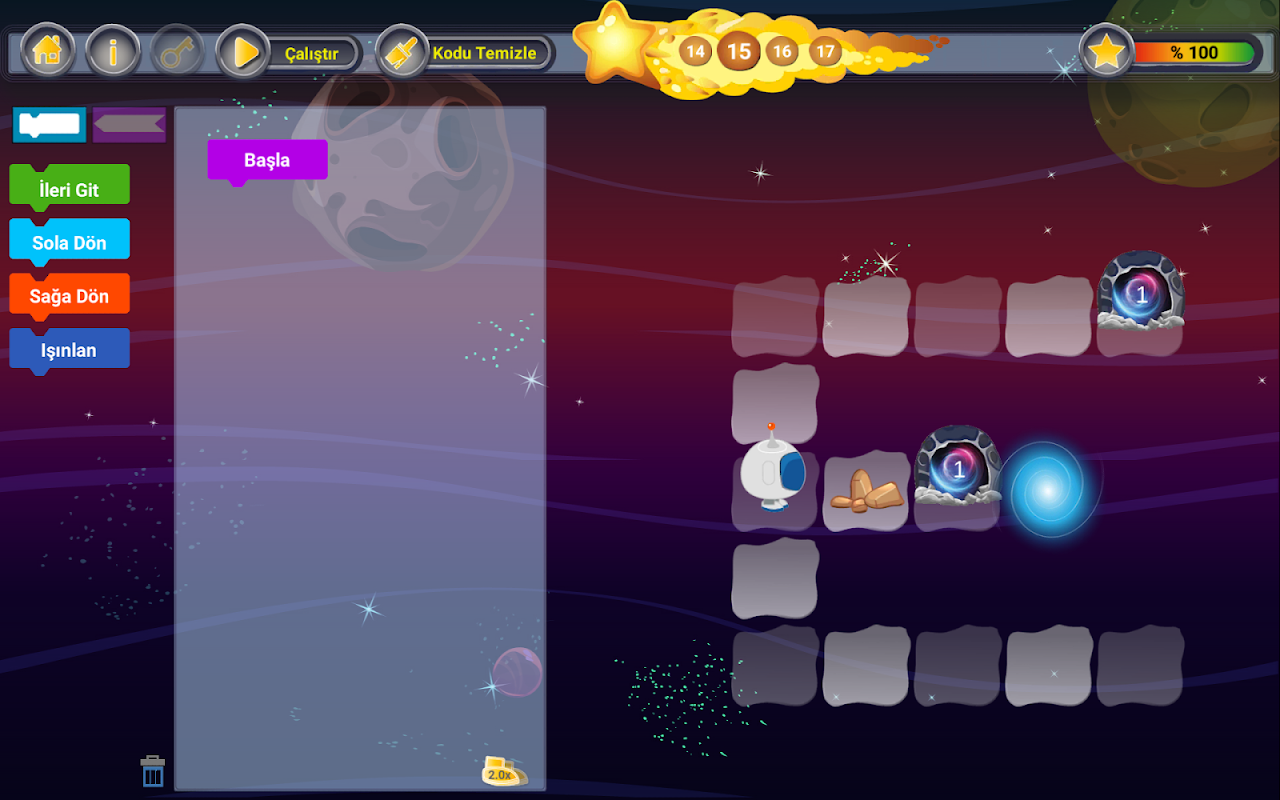1280x800 pixels.
Task: Toggle the 2.0x speed button
Action: (502, 772)
